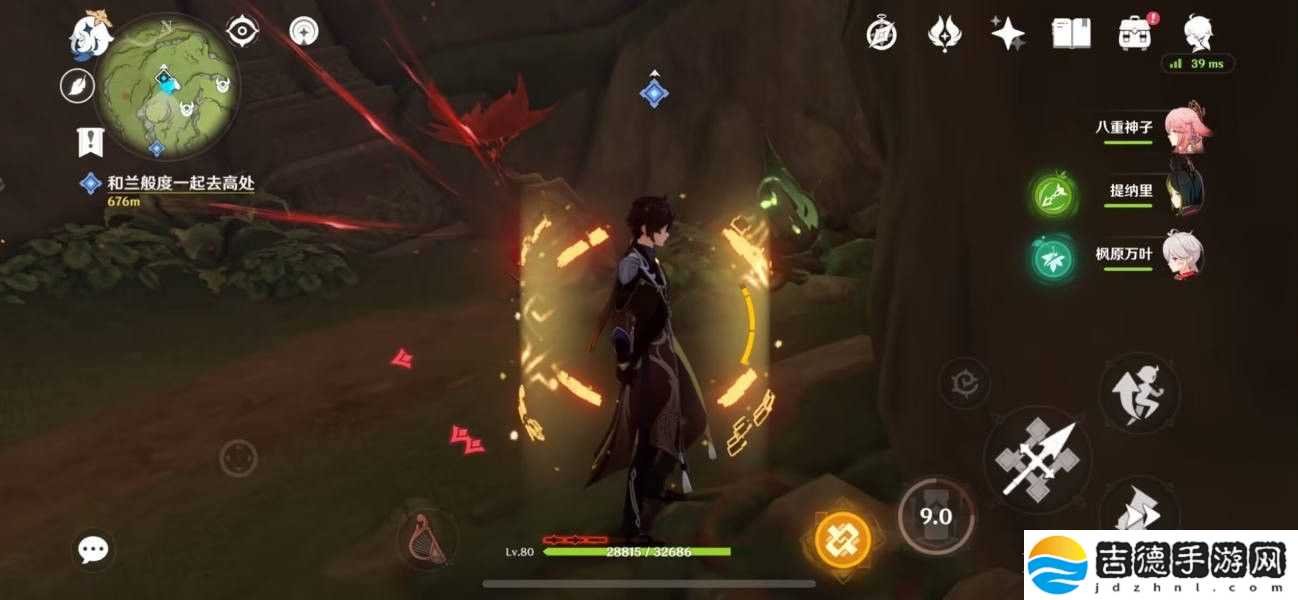Open the backpack inventory
The image size is (1298, 600).
(1134, 34)
